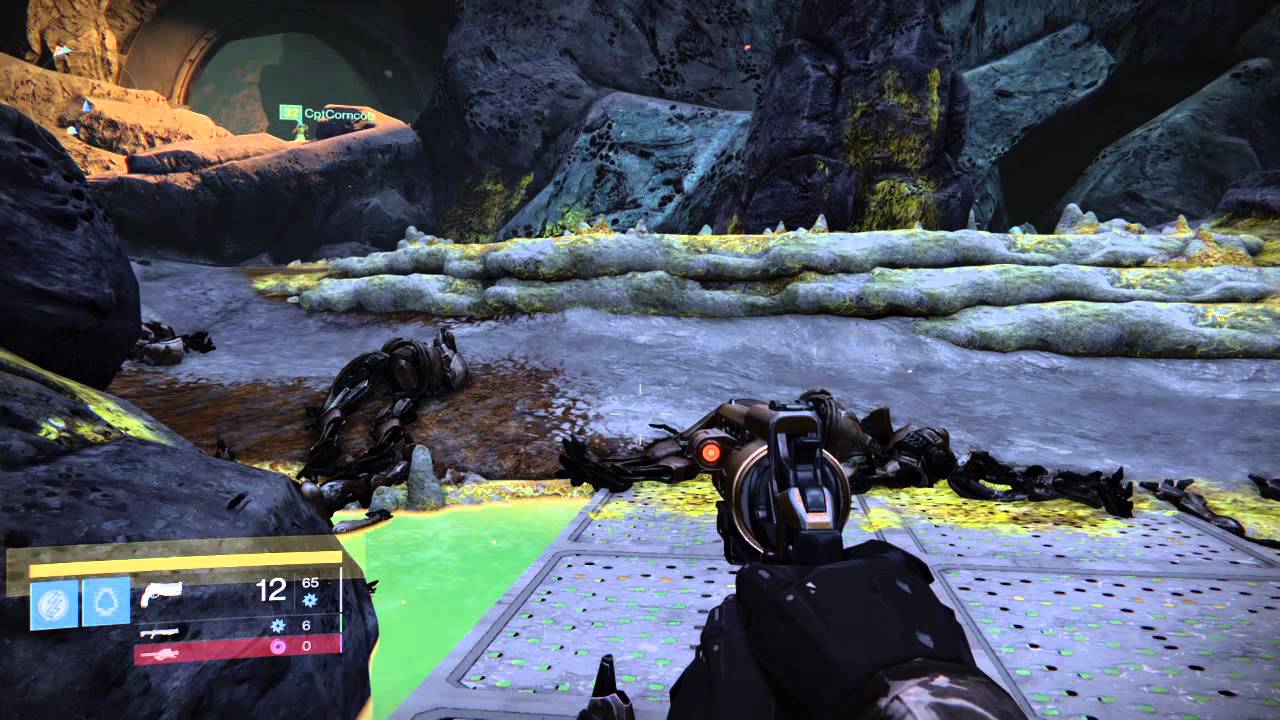The height and width of the screenshot is (720, 1280).
Task: Switch to the special weapon rifle icon
Action: 160,632
